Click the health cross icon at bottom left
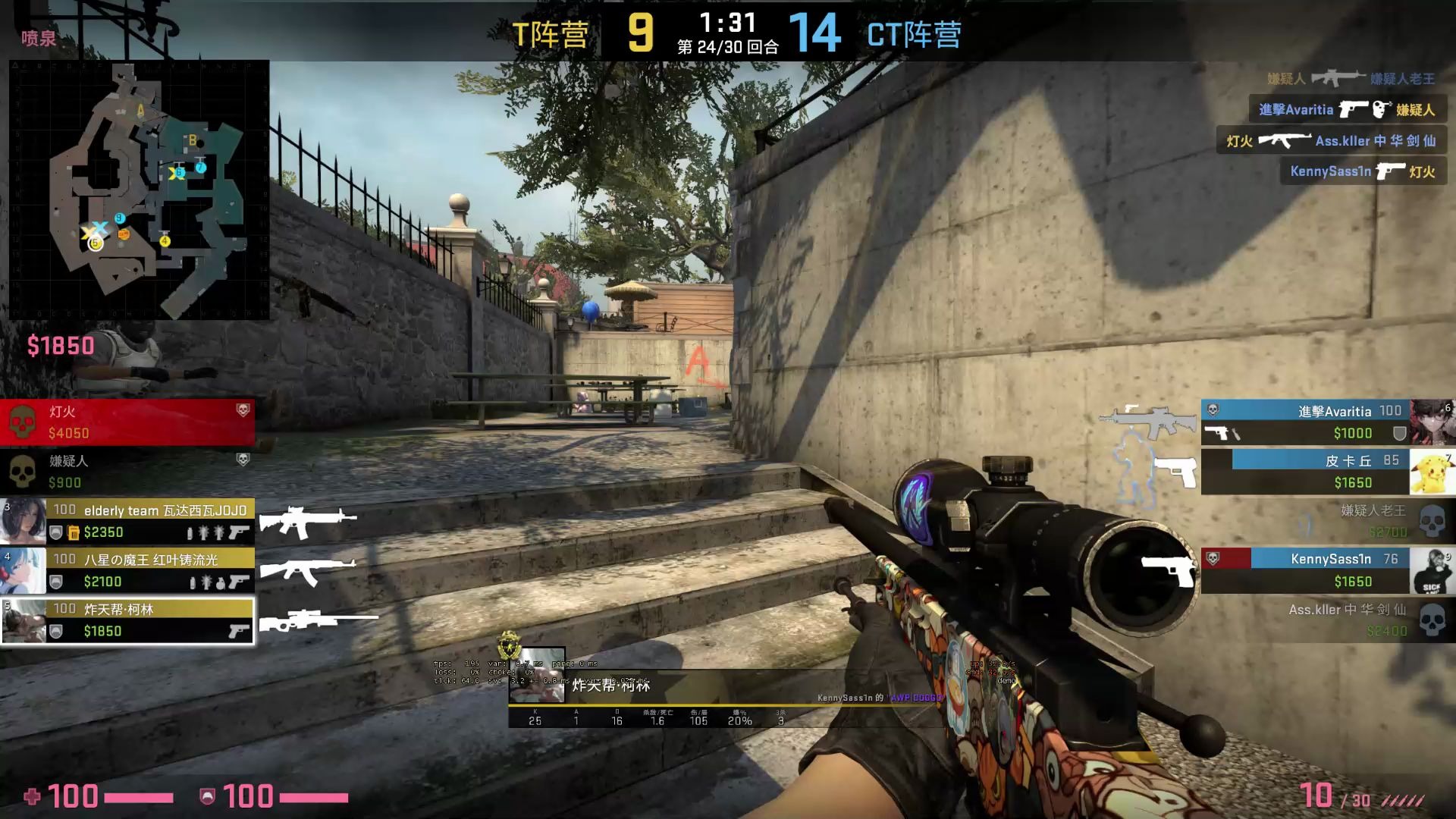The width and height of the screenshot is (1456, 819). point(32,797)
